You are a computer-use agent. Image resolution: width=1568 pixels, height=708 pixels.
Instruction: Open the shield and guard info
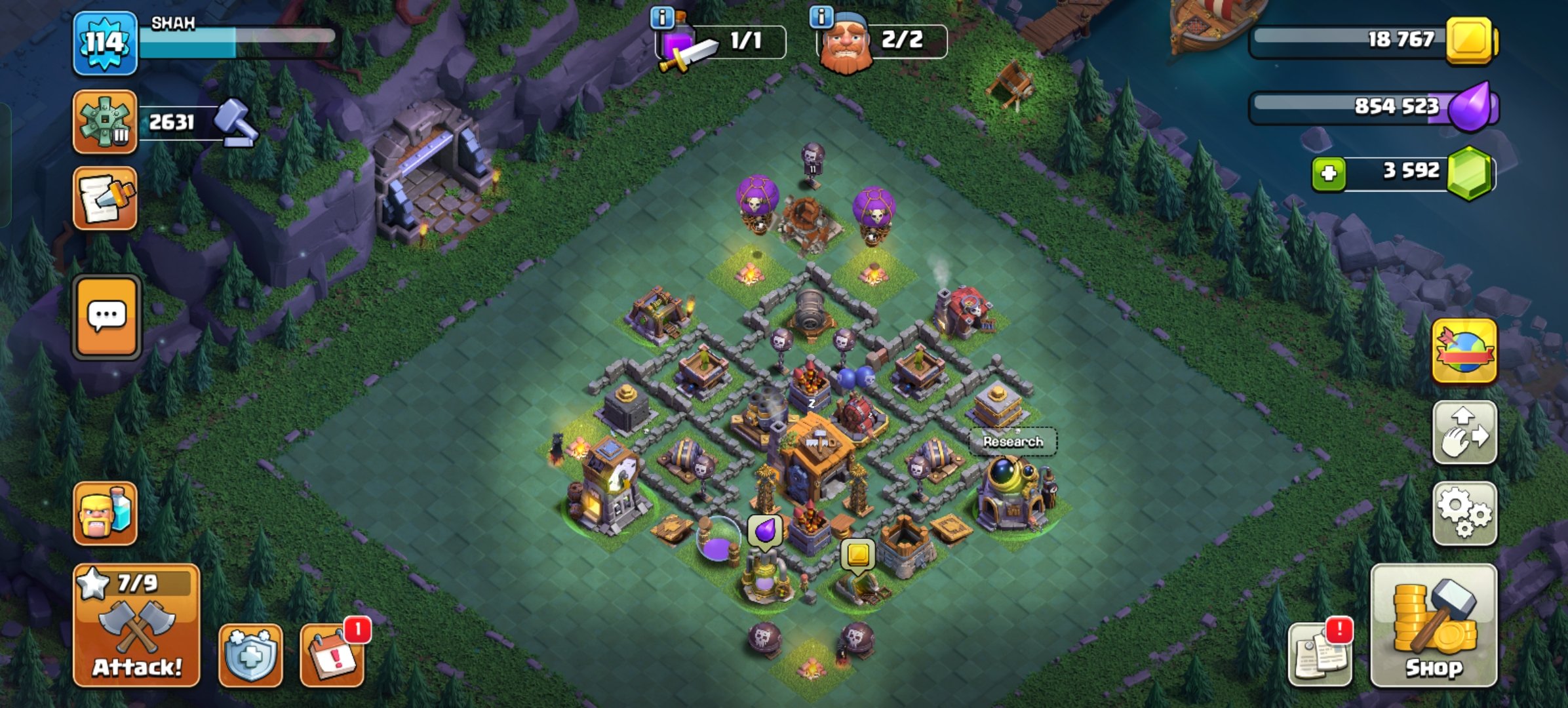(250, 655)
